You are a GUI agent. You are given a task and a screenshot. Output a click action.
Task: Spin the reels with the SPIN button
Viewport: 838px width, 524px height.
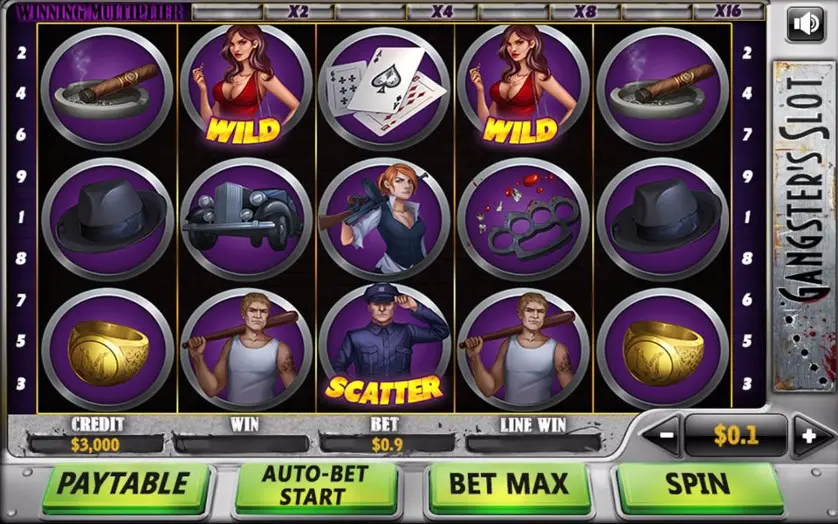[x=699, y=485]
